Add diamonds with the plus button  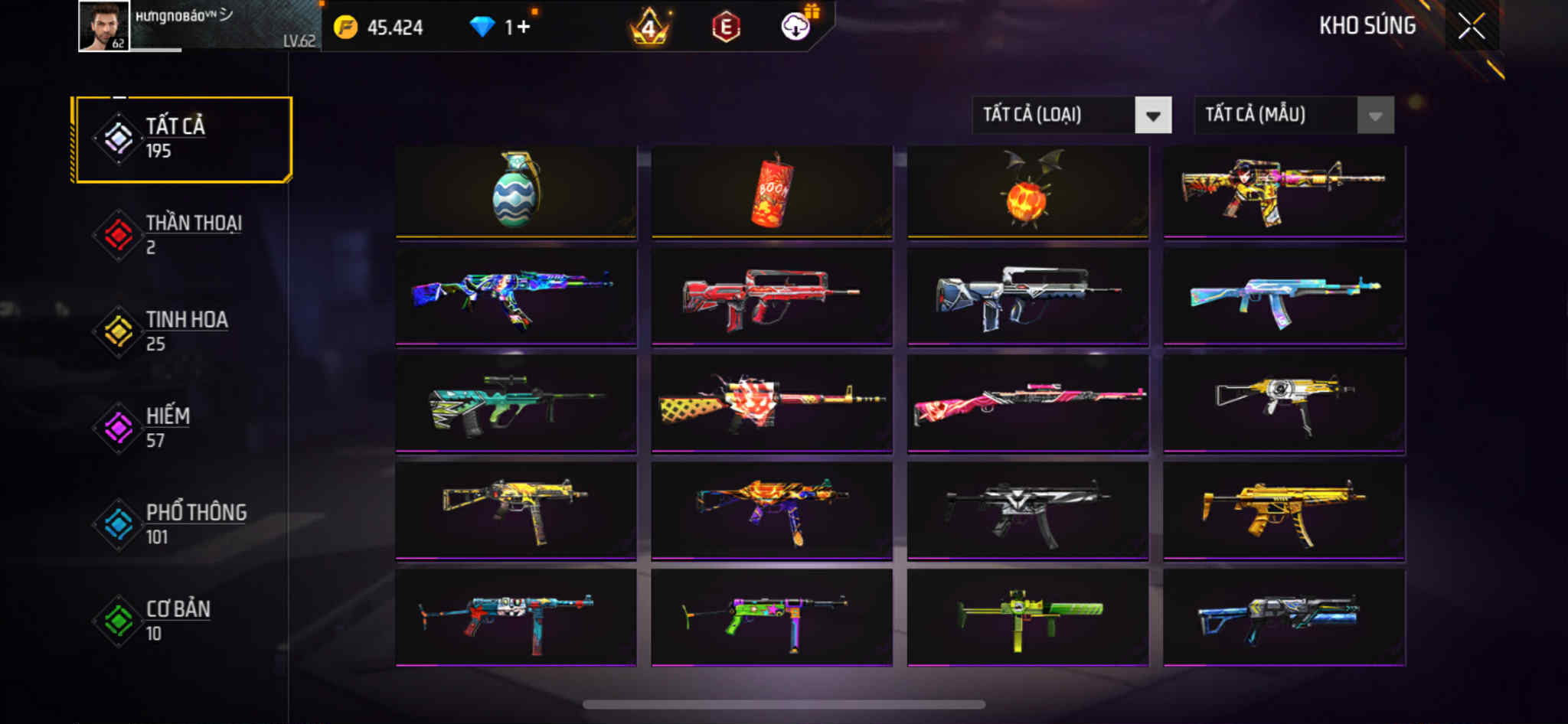point(524,28)
